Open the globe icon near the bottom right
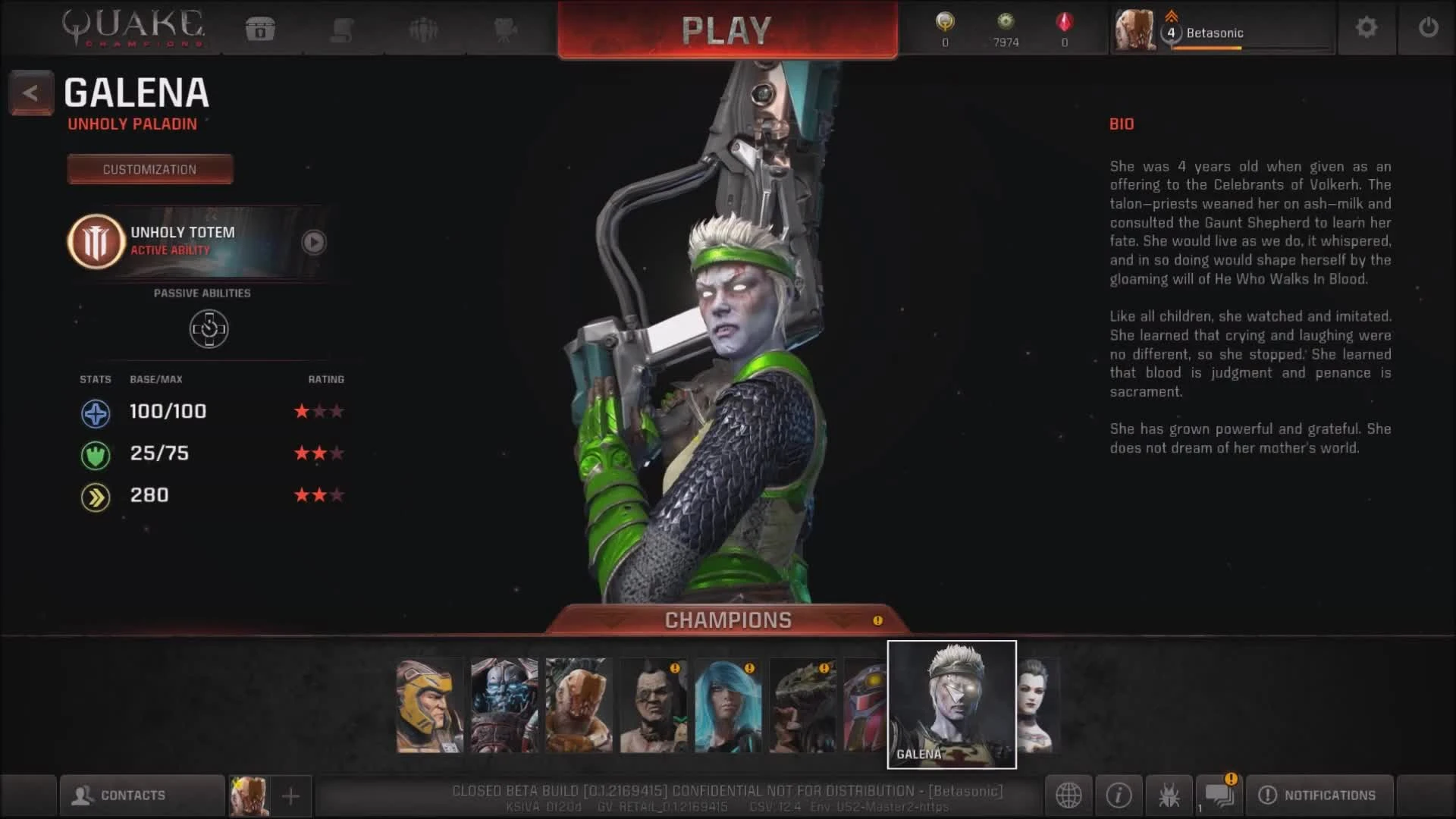This screenshot has height=819, width=1456. click(1069, 795)
